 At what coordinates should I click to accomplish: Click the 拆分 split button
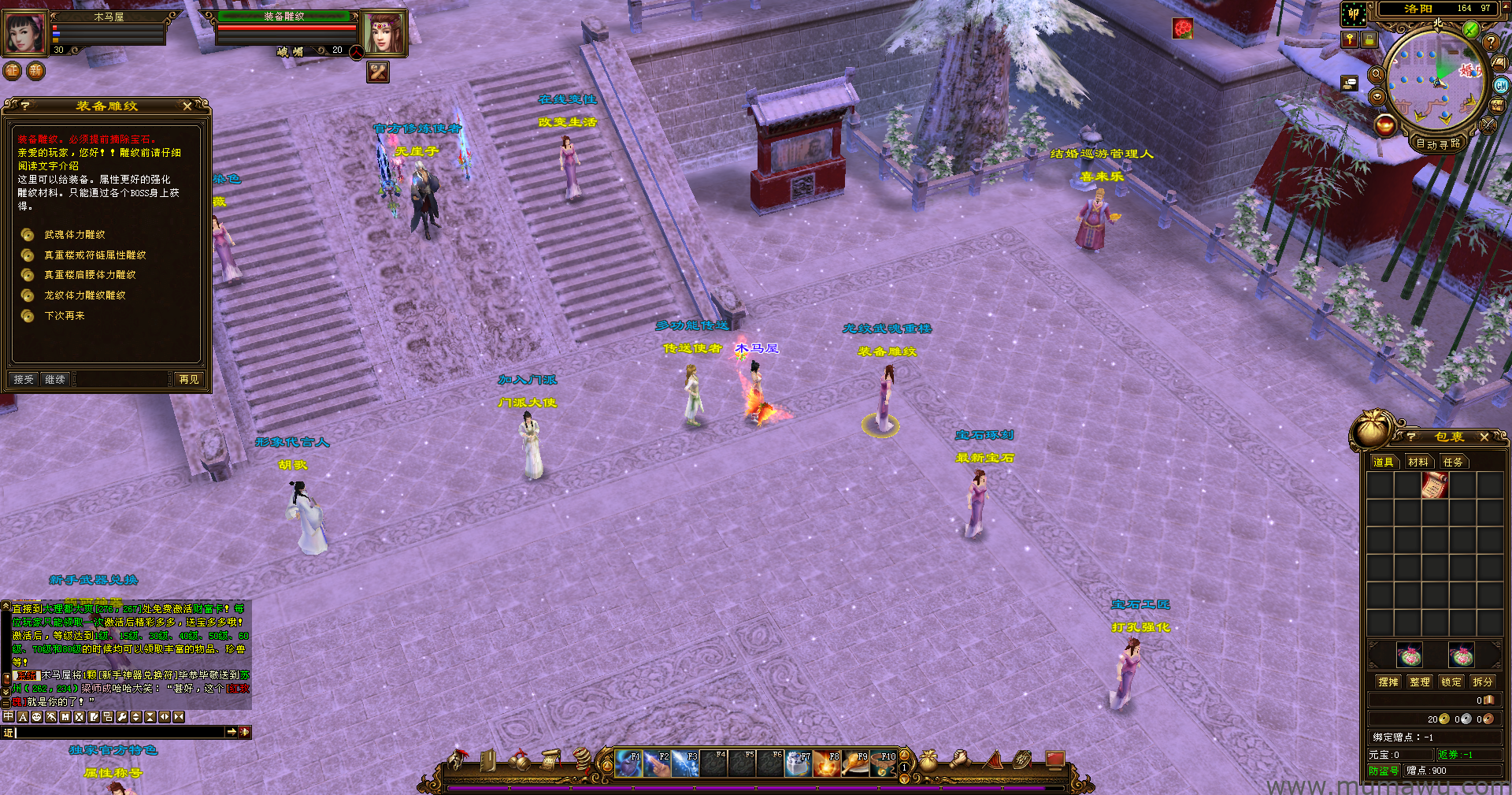pyautogui.click(x=1482, y=682)
